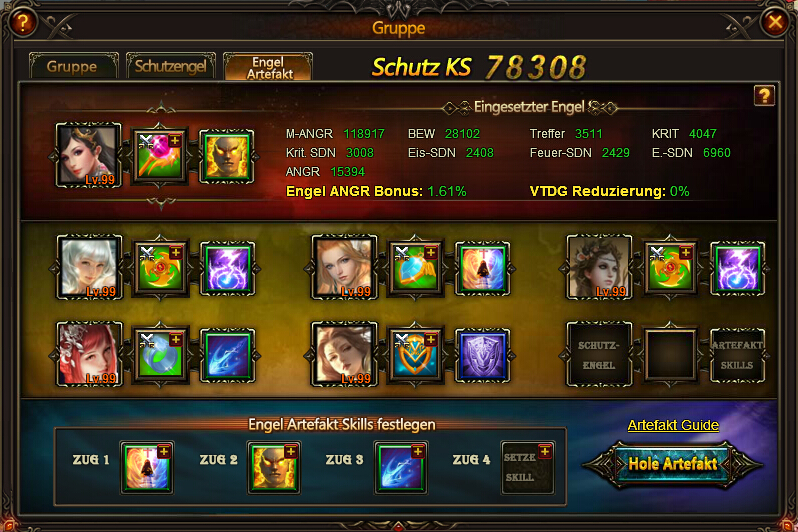Choose the Zug 1 fire skill
This screenshot has height=532, width=798.
(x=146, y=467)
